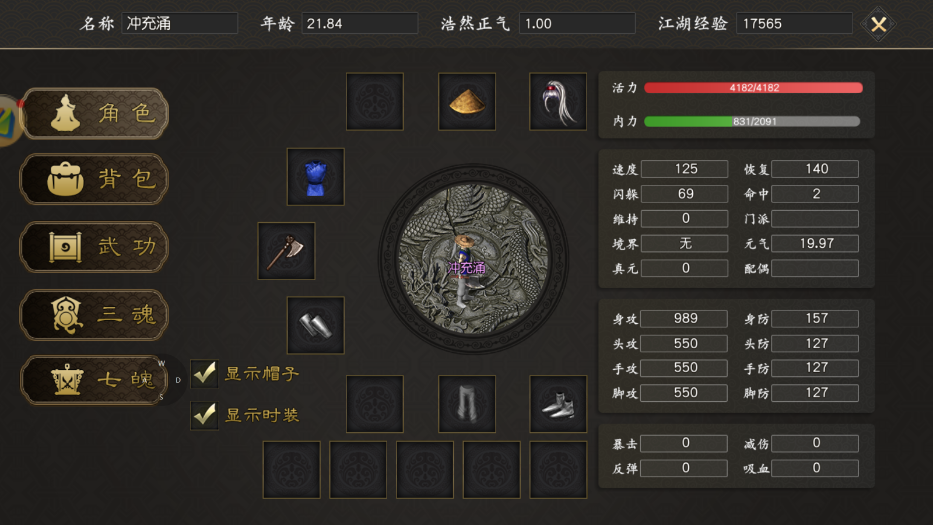933x525 pixels.
Task: Click the 名称 character name field
Action: [180, 23]
